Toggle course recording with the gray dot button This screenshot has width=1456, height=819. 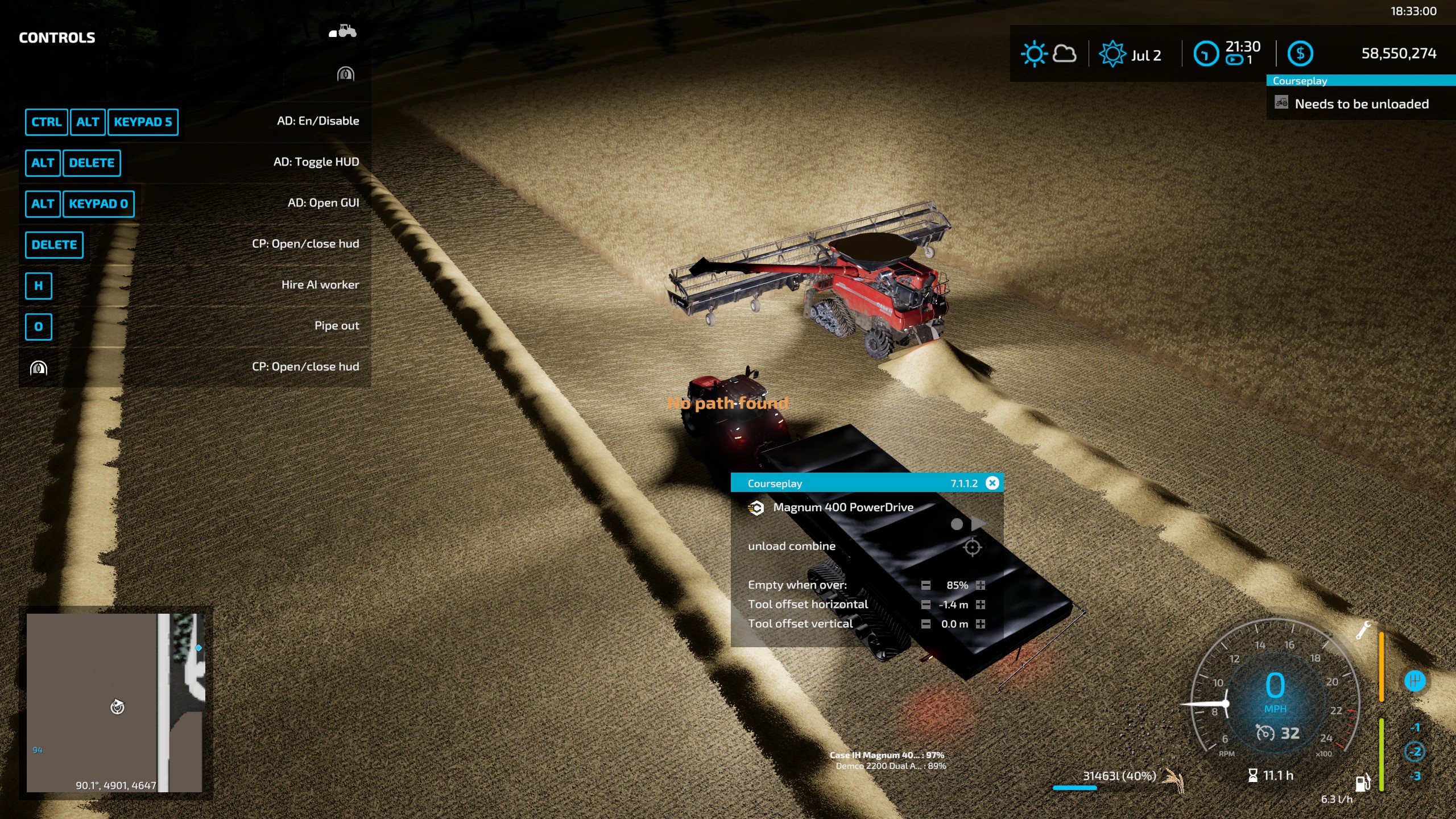pyautogui.click(x=957, y=525)
